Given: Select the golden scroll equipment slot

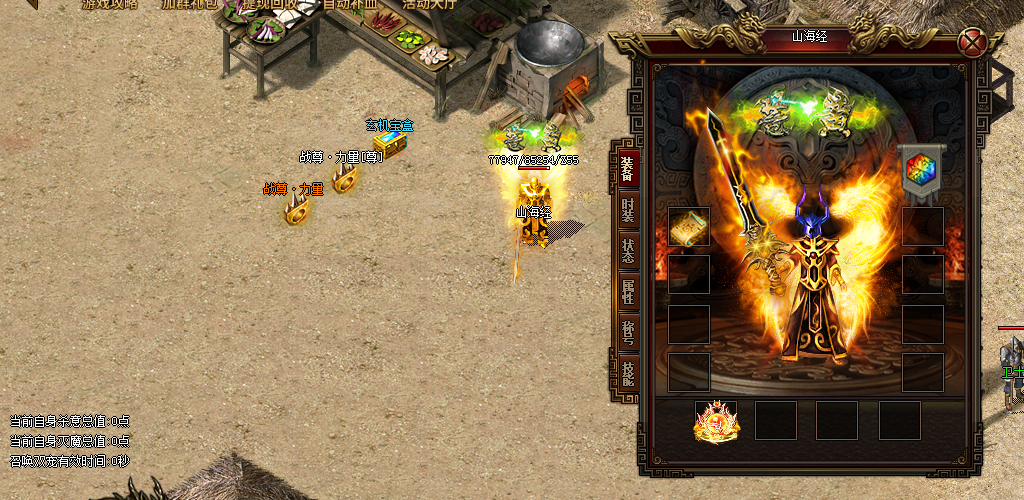Looking at the screenshot, I should (689, 227).
